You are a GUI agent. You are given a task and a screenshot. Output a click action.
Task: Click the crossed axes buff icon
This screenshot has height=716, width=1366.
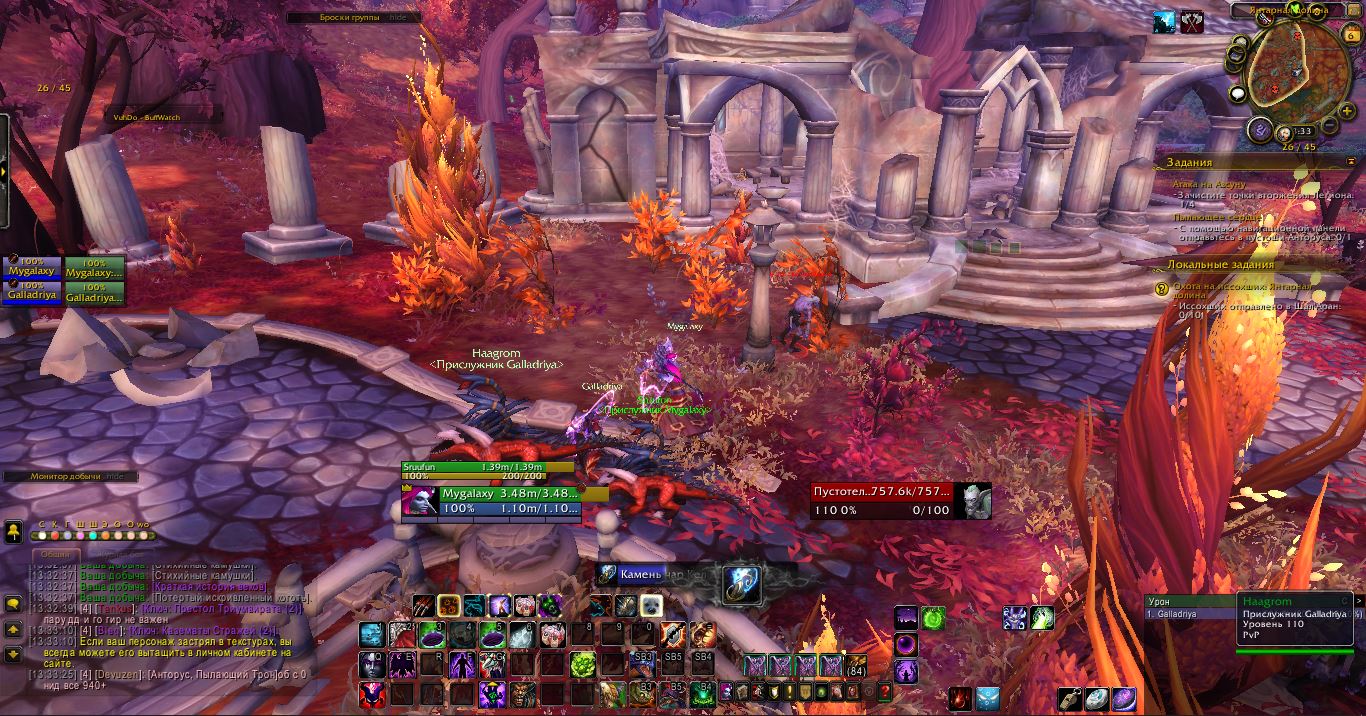[1191, 21]
